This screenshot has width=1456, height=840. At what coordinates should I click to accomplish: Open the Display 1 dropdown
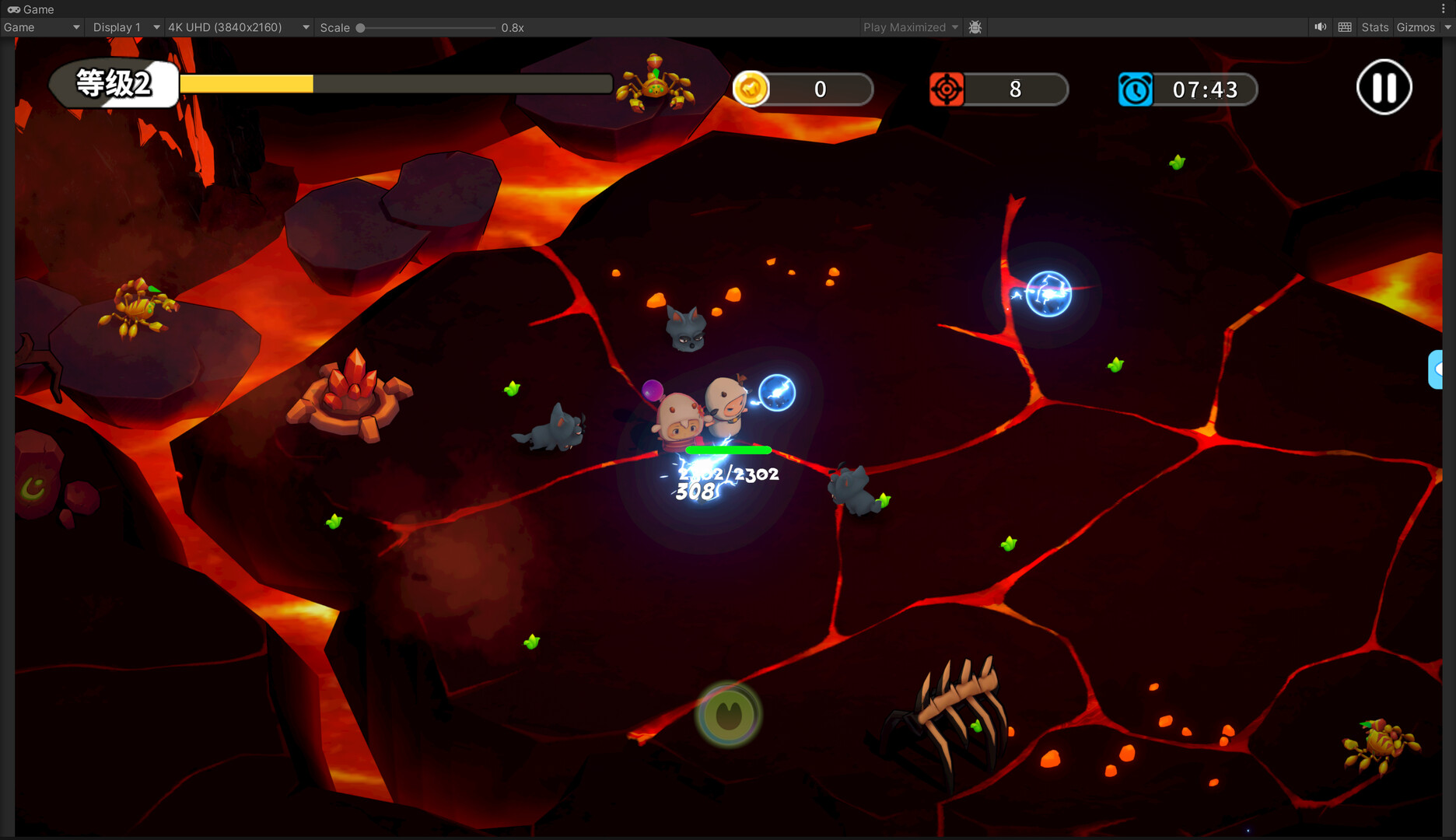(x=125, y=27)
